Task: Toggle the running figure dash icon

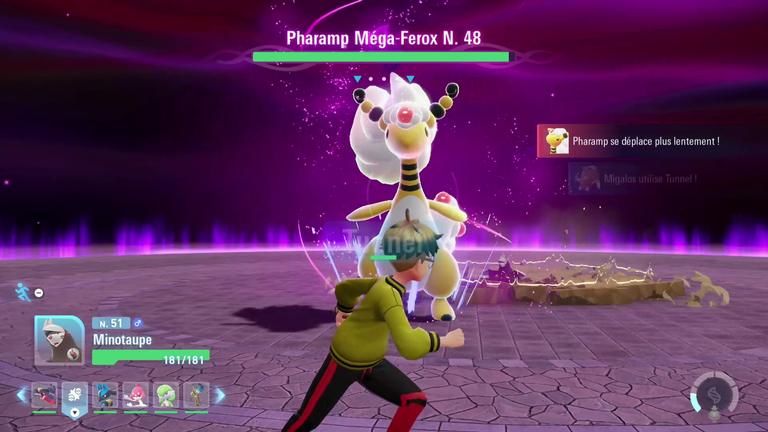Action: (23, 291)
